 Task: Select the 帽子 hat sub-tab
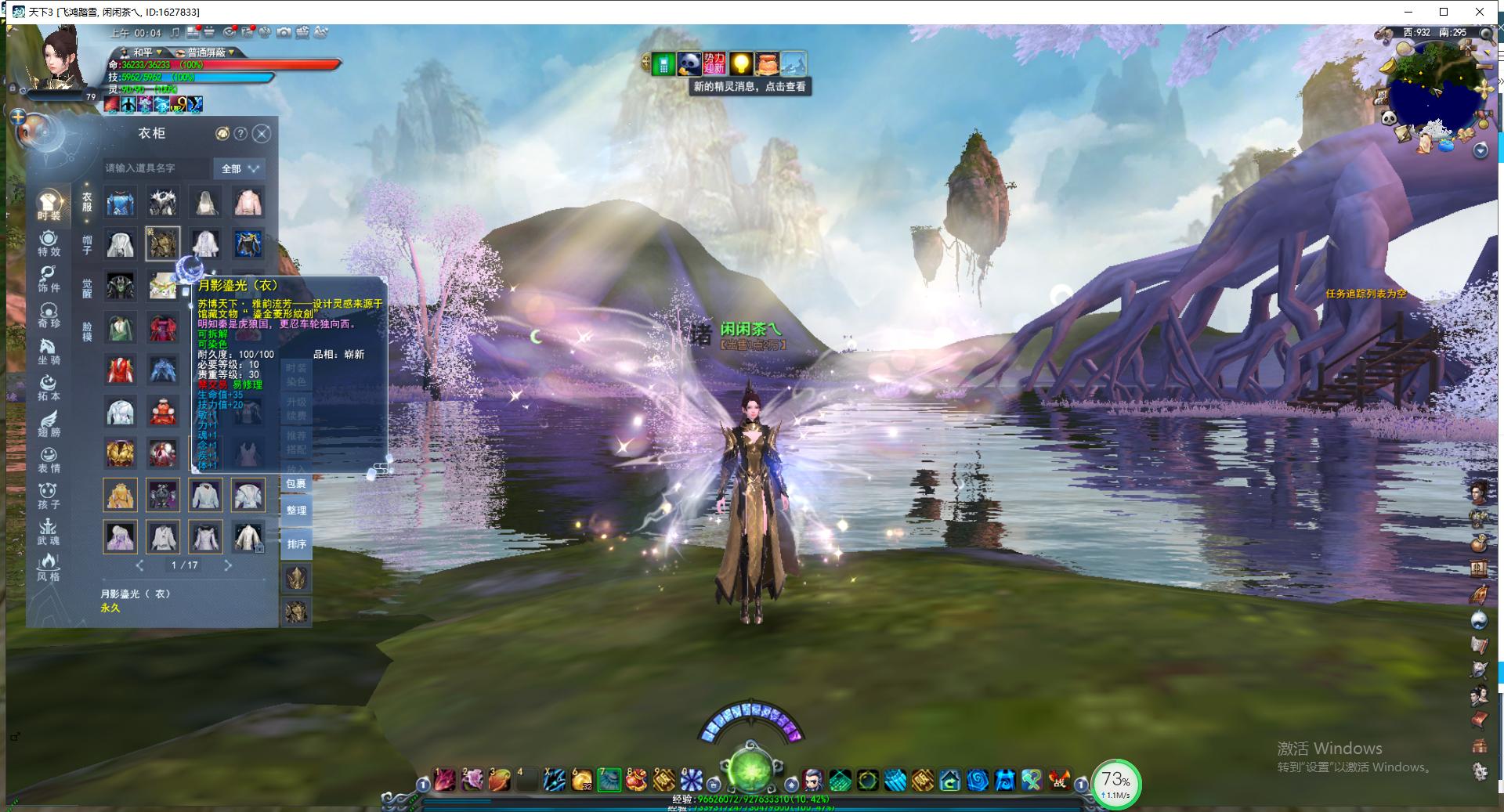pos(87,244)
